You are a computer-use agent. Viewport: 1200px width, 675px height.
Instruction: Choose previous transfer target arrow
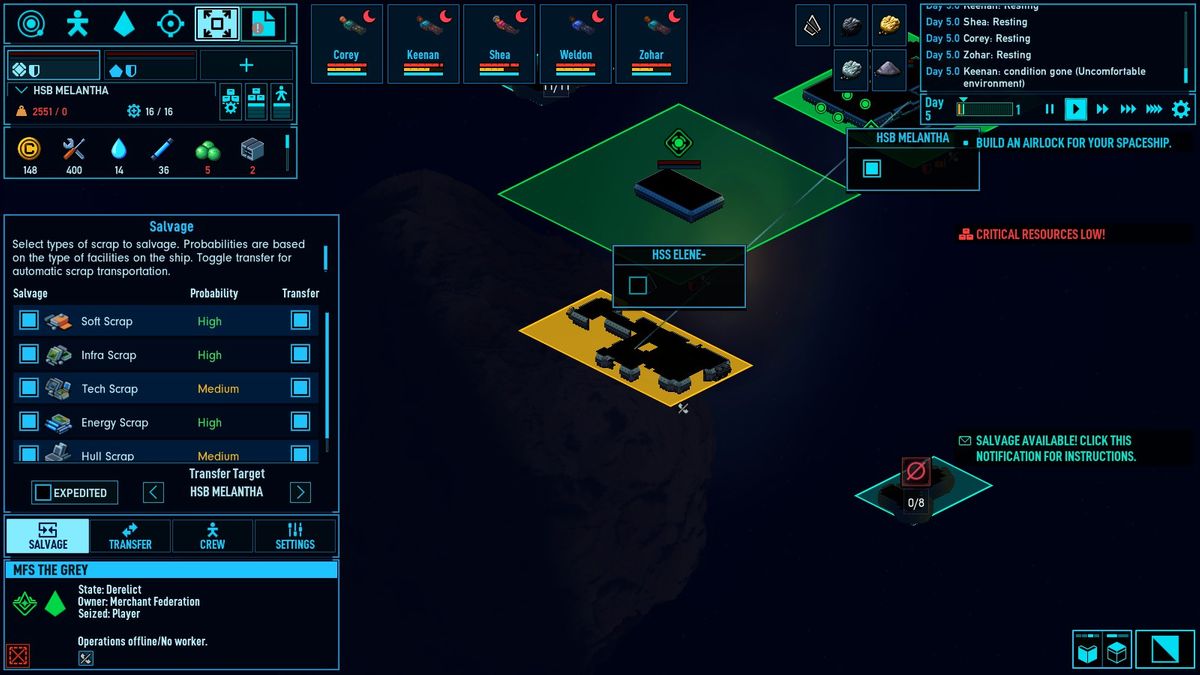[x=153, y=492]
